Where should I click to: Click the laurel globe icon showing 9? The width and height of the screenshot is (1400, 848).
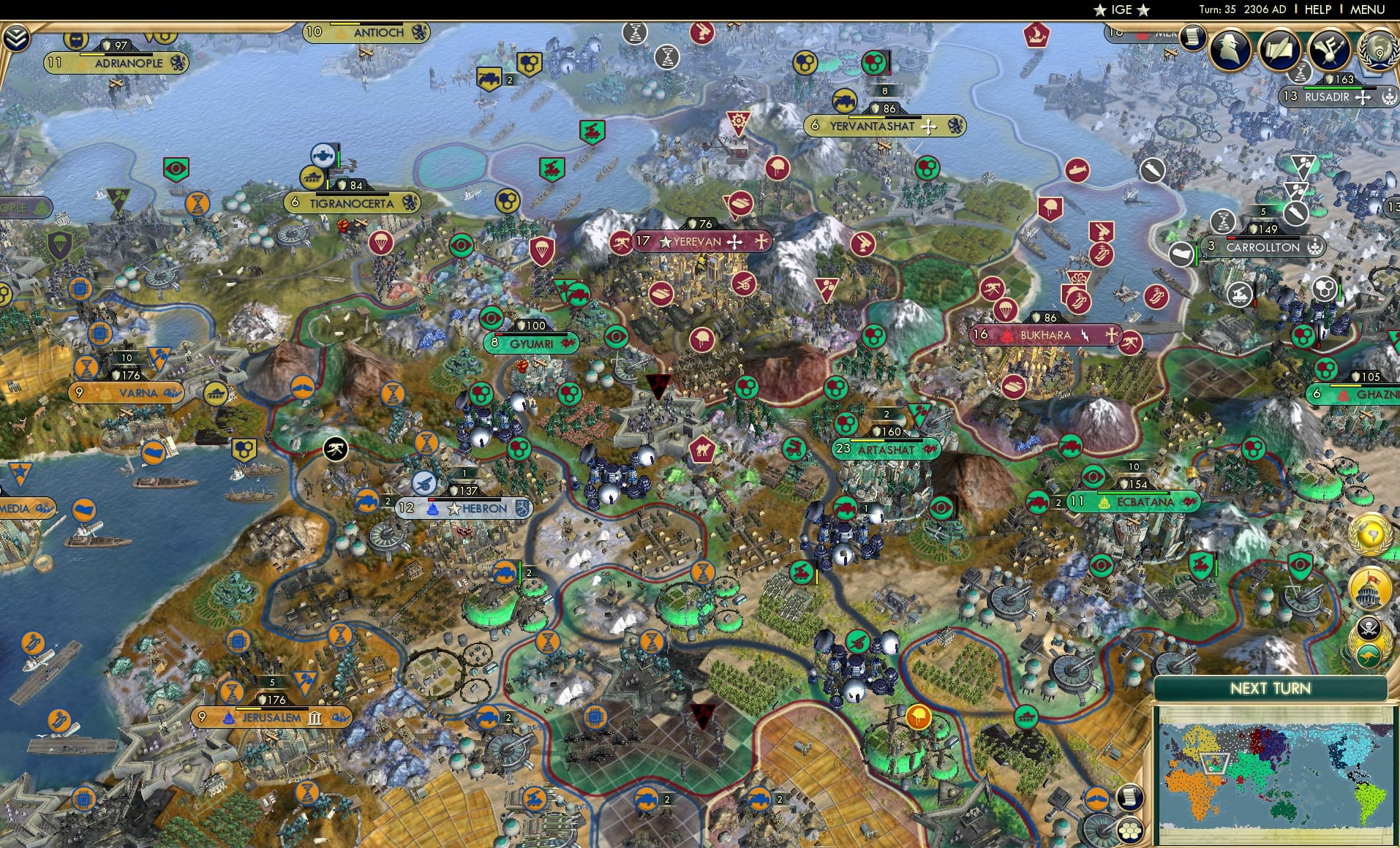pyautogui.click(x=1380, y=51)
